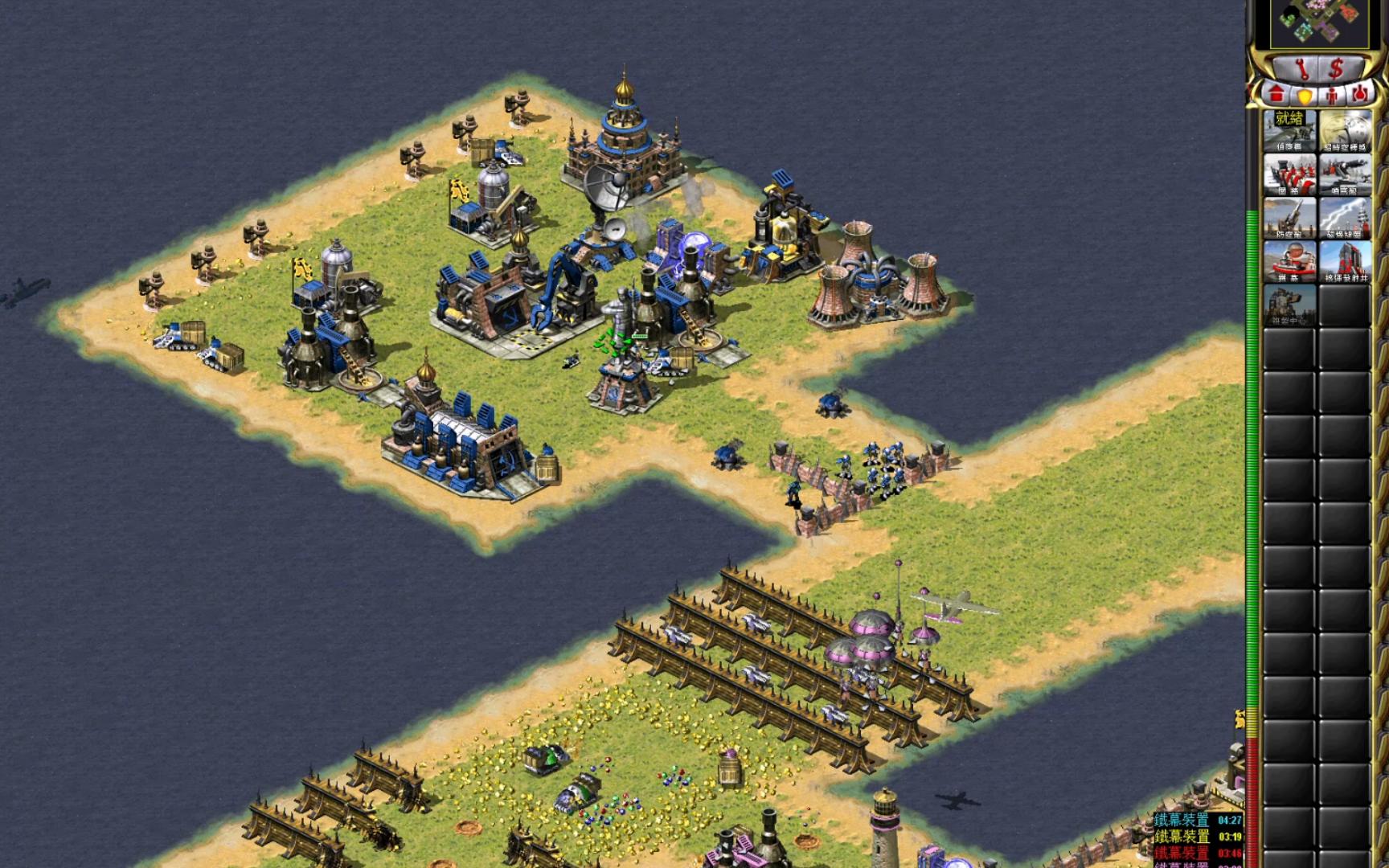Build the red domed bunker cameo
1389x868 pixels.
[x=1289, y=261]
